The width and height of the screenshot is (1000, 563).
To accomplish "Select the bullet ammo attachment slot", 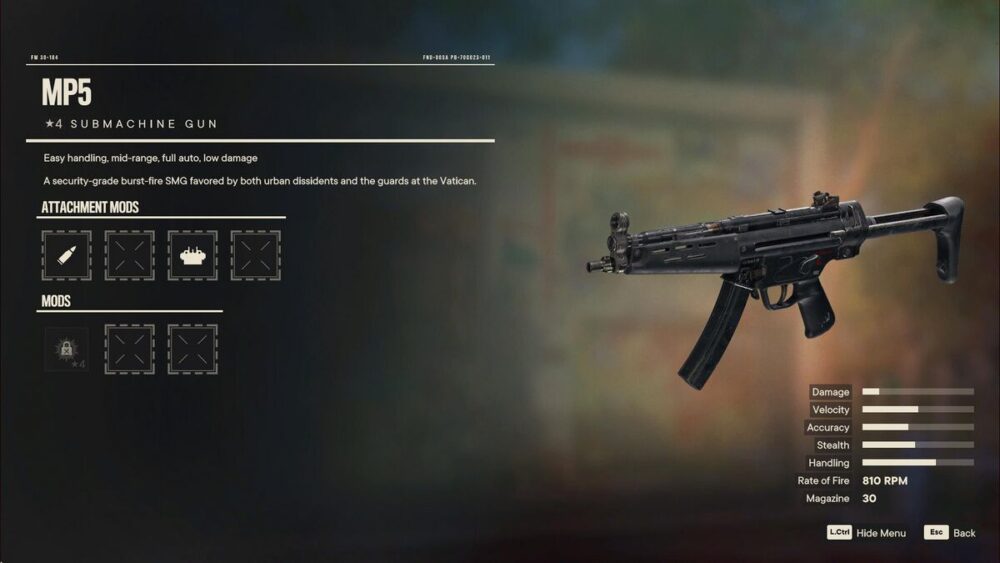I will (x=66, y=255).
